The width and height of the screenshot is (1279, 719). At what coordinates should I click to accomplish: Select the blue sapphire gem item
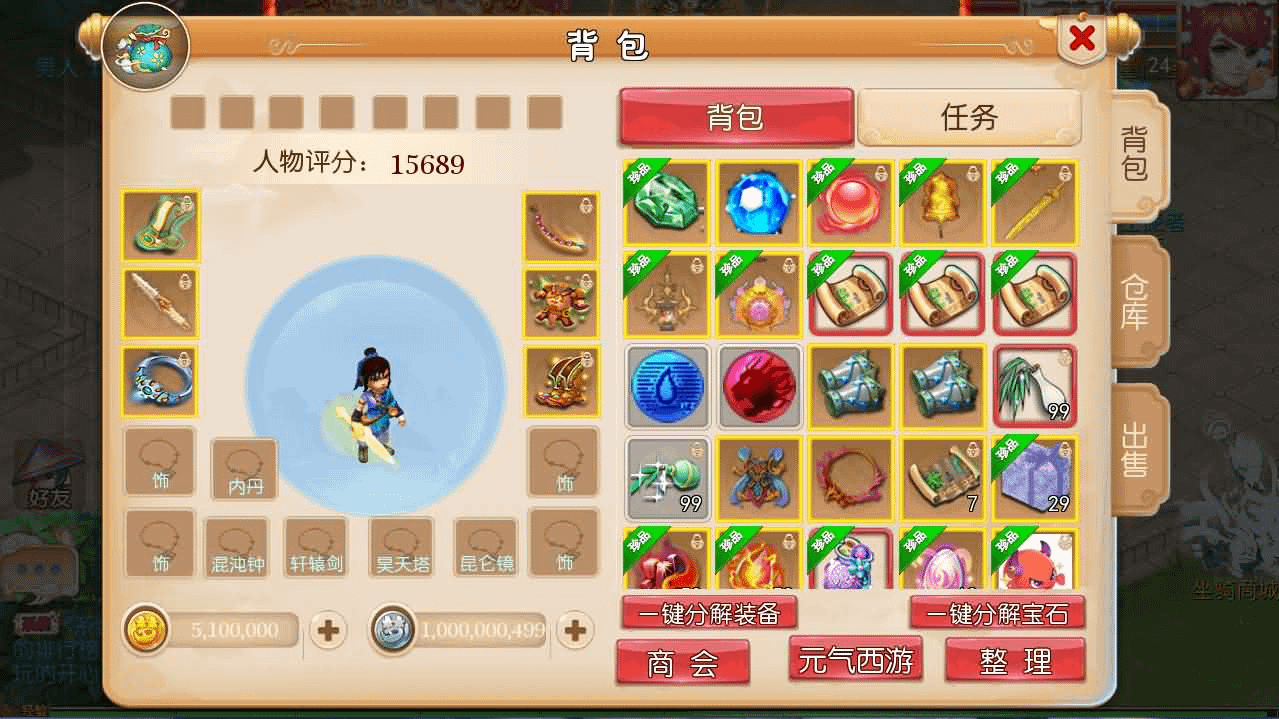click(759, 203)
